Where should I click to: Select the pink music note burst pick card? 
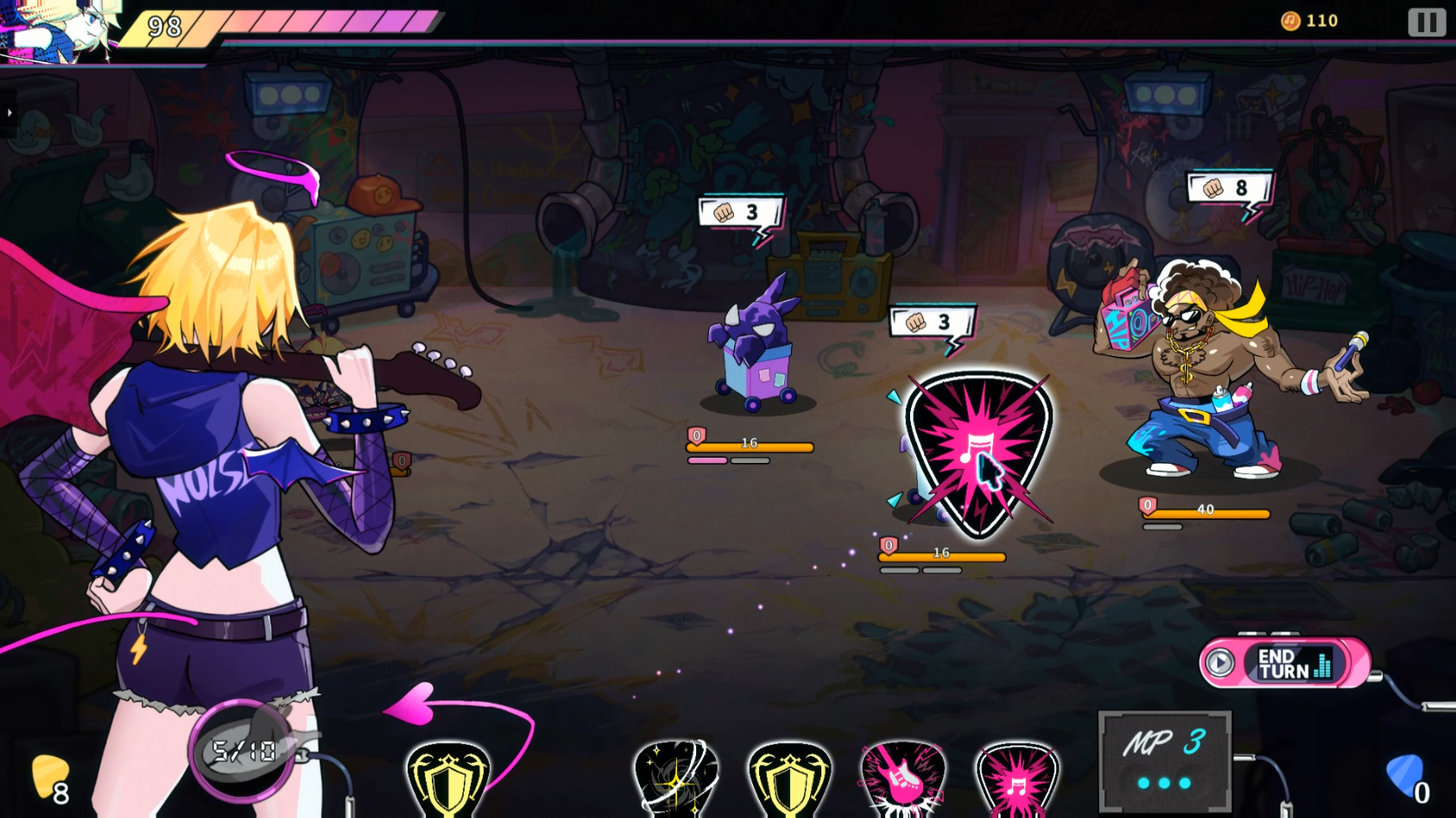coord(1017,779)
